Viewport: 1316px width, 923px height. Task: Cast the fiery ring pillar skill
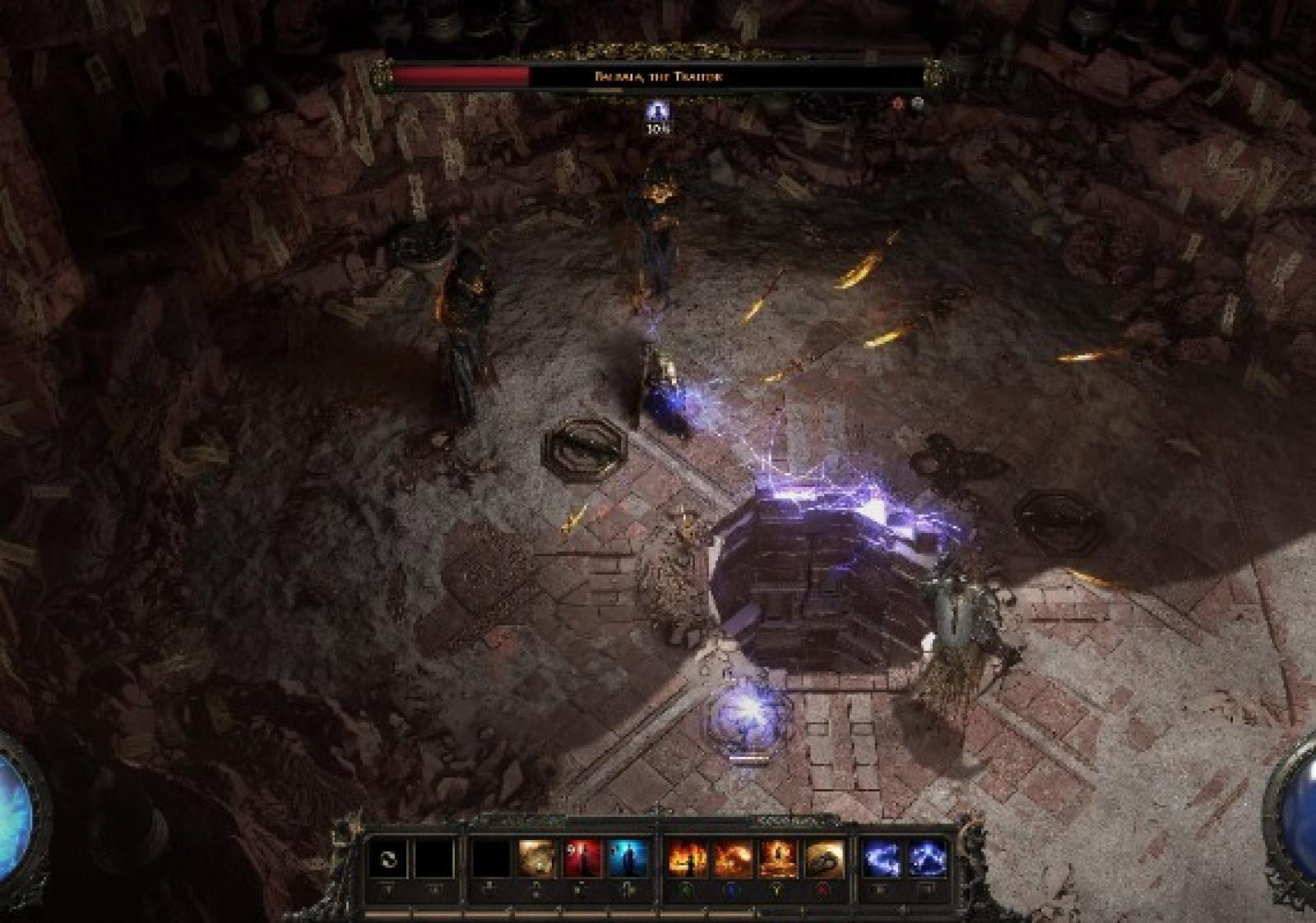click(x=778, y=860)
